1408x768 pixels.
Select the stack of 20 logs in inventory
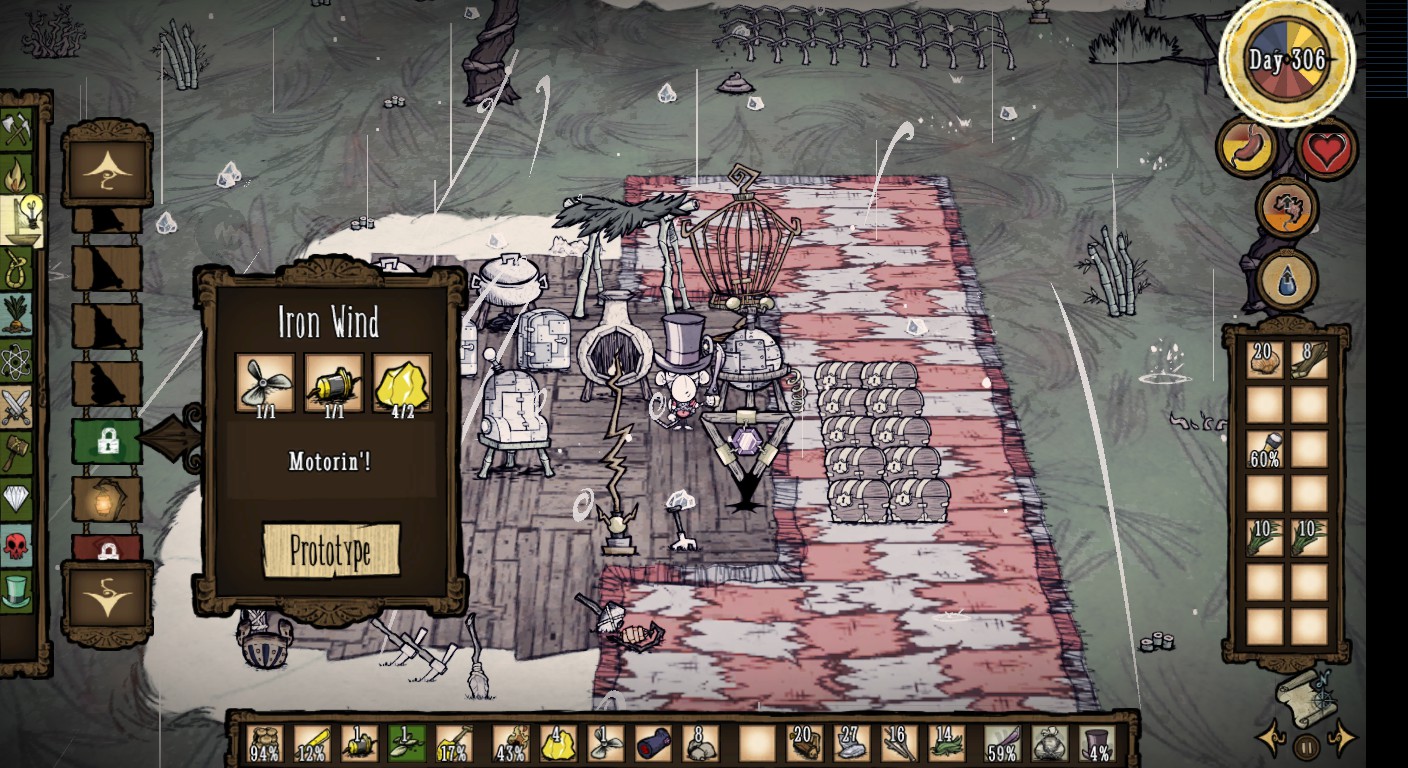(x=802, y=744)
